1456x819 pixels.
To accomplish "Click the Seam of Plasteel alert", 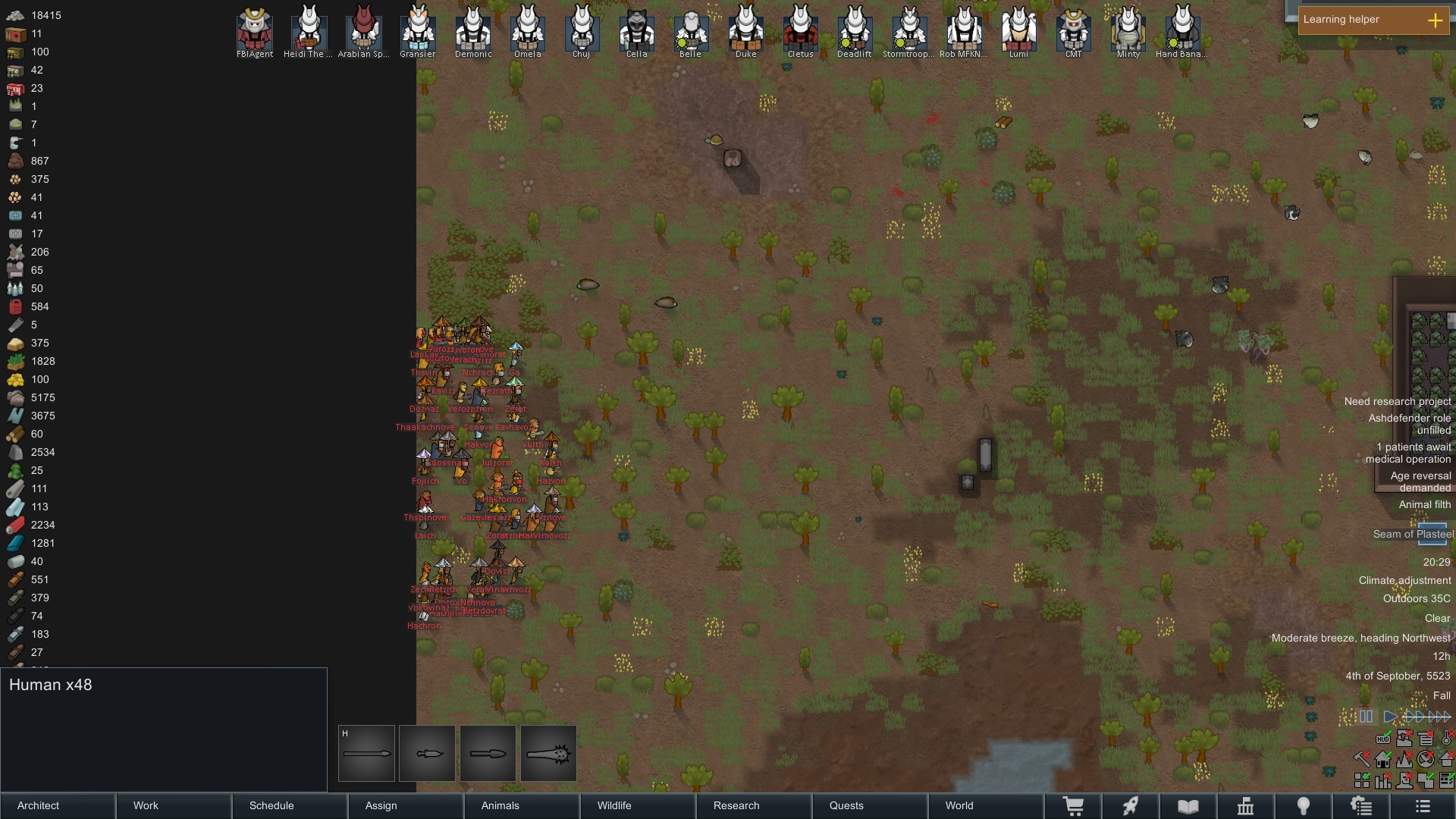I will pos(1412,534).
